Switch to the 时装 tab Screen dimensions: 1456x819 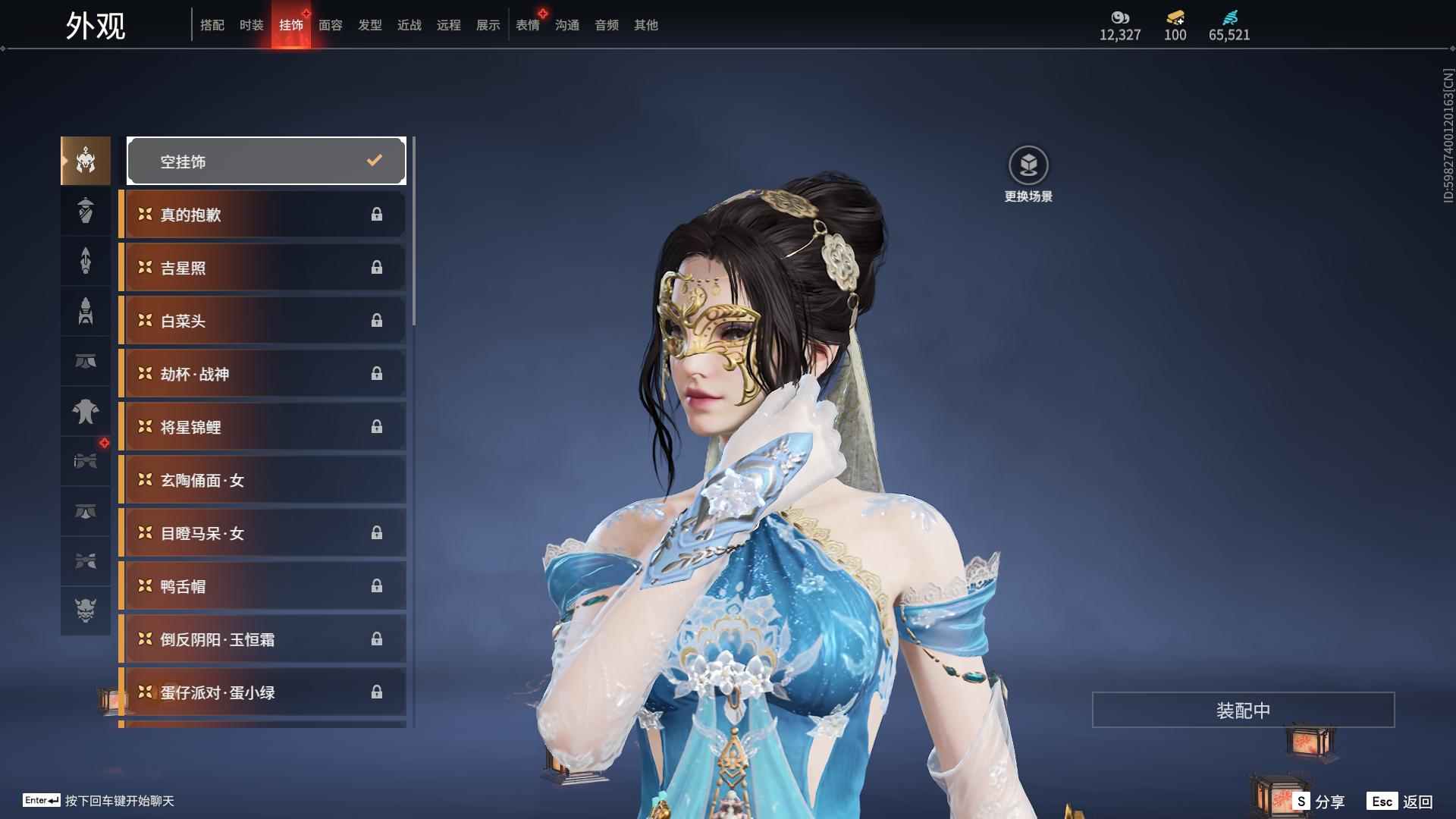pyautogui.click(x=251, y=25)
